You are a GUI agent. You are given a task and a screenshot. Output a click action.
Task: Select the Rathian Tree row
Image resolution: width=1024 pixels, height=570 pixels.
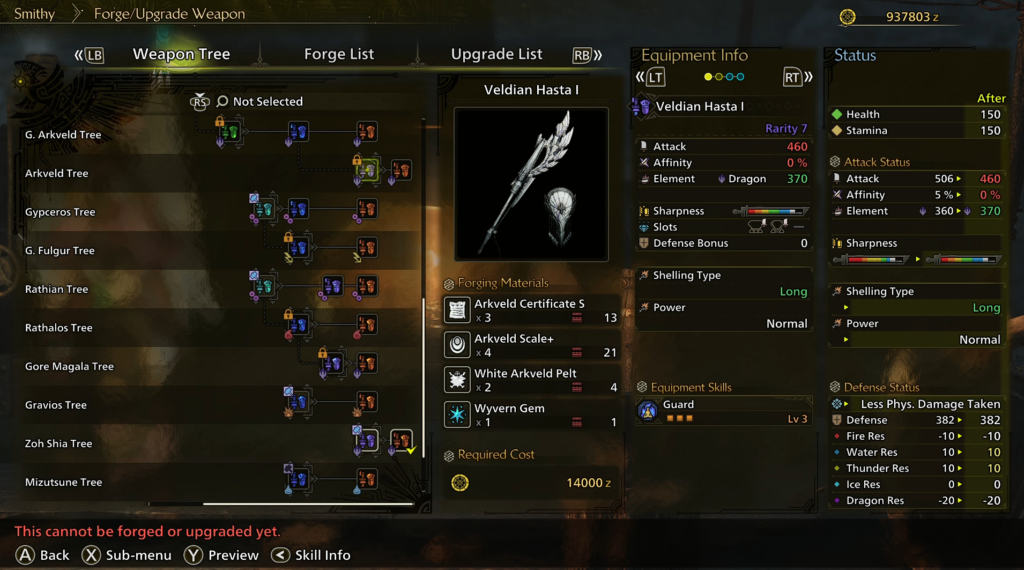click(57, 289)
